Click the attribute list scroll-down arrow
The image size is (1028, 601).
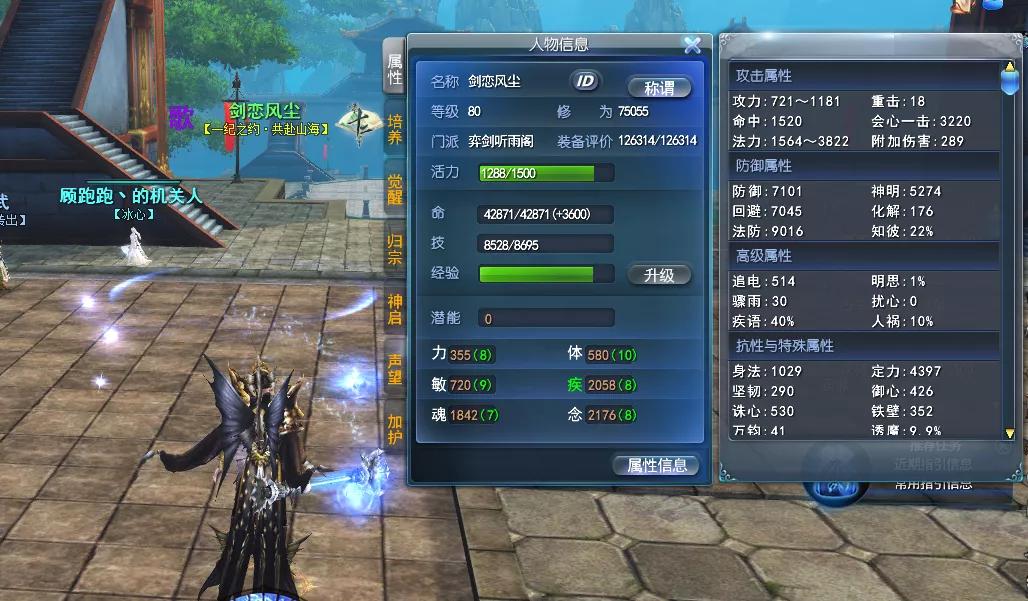[x=1009, y=433]
